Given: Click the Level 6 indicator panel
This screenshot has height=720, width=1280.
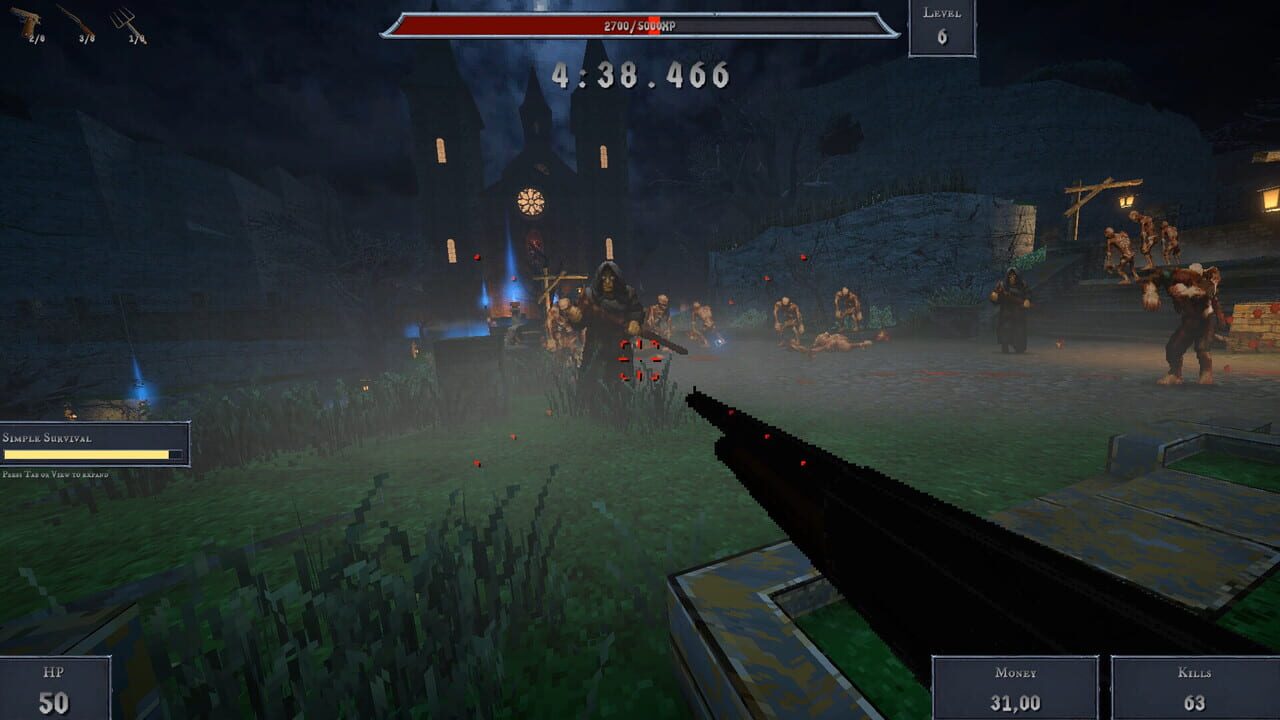Looking at the screenshot, I should pyautogui.click(x=941, y=28).
